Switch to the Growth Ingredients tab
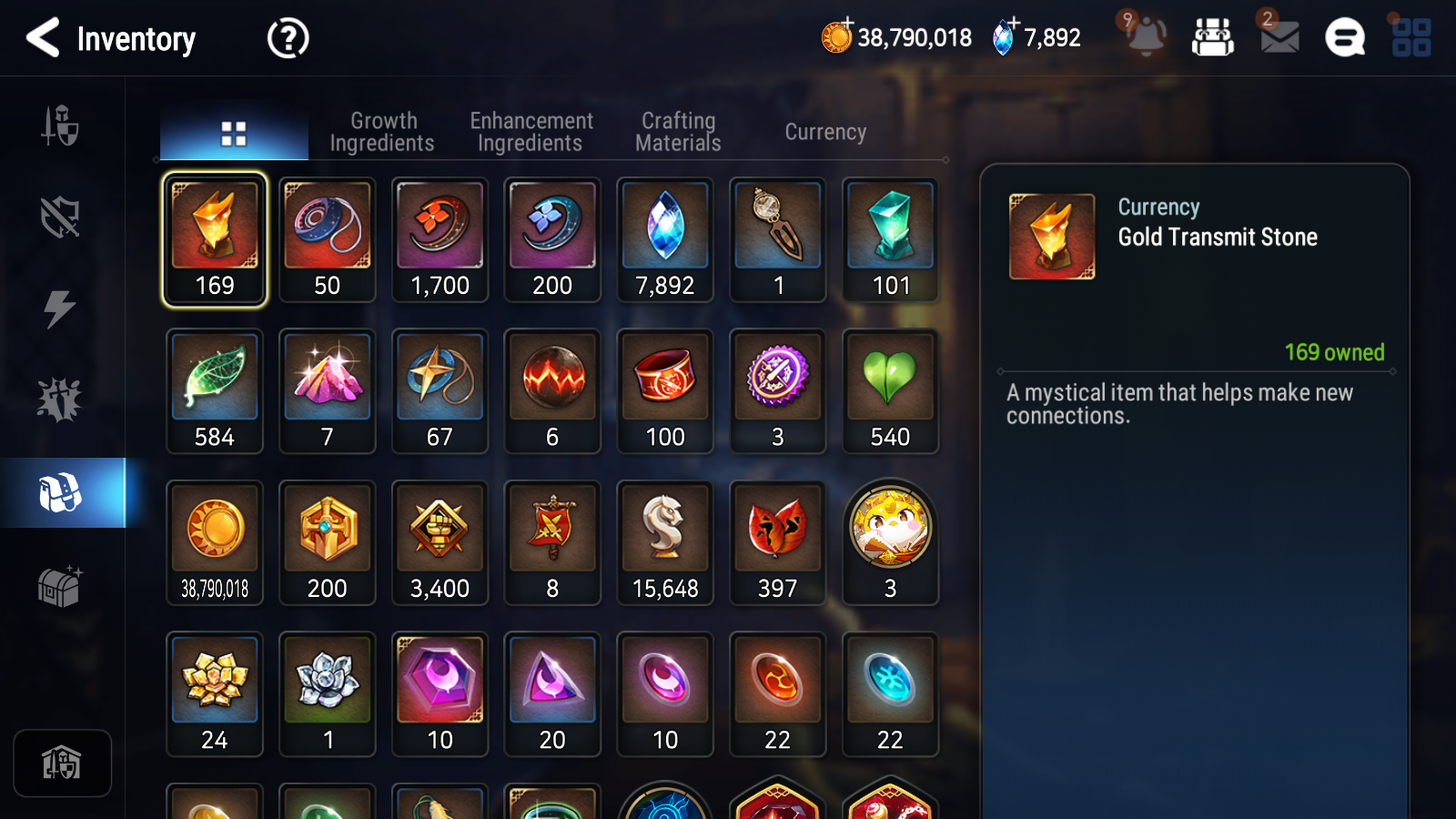Screen dimensions: 1456x819 383,130
